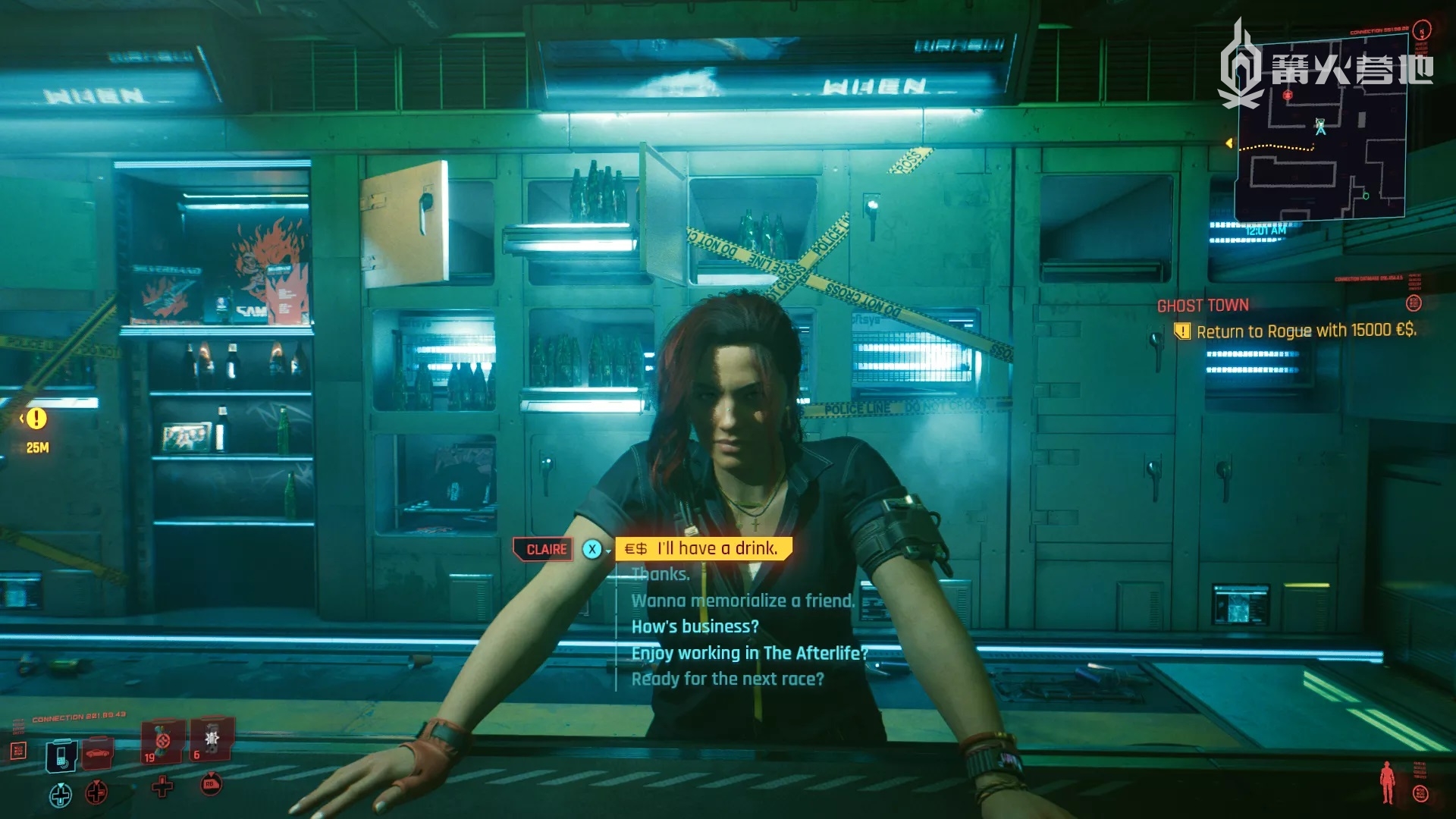The height and width of the screenshot is (819, 1456).
Task: Select "Ready for the next race?" option
Action: [x=727, y=679]
